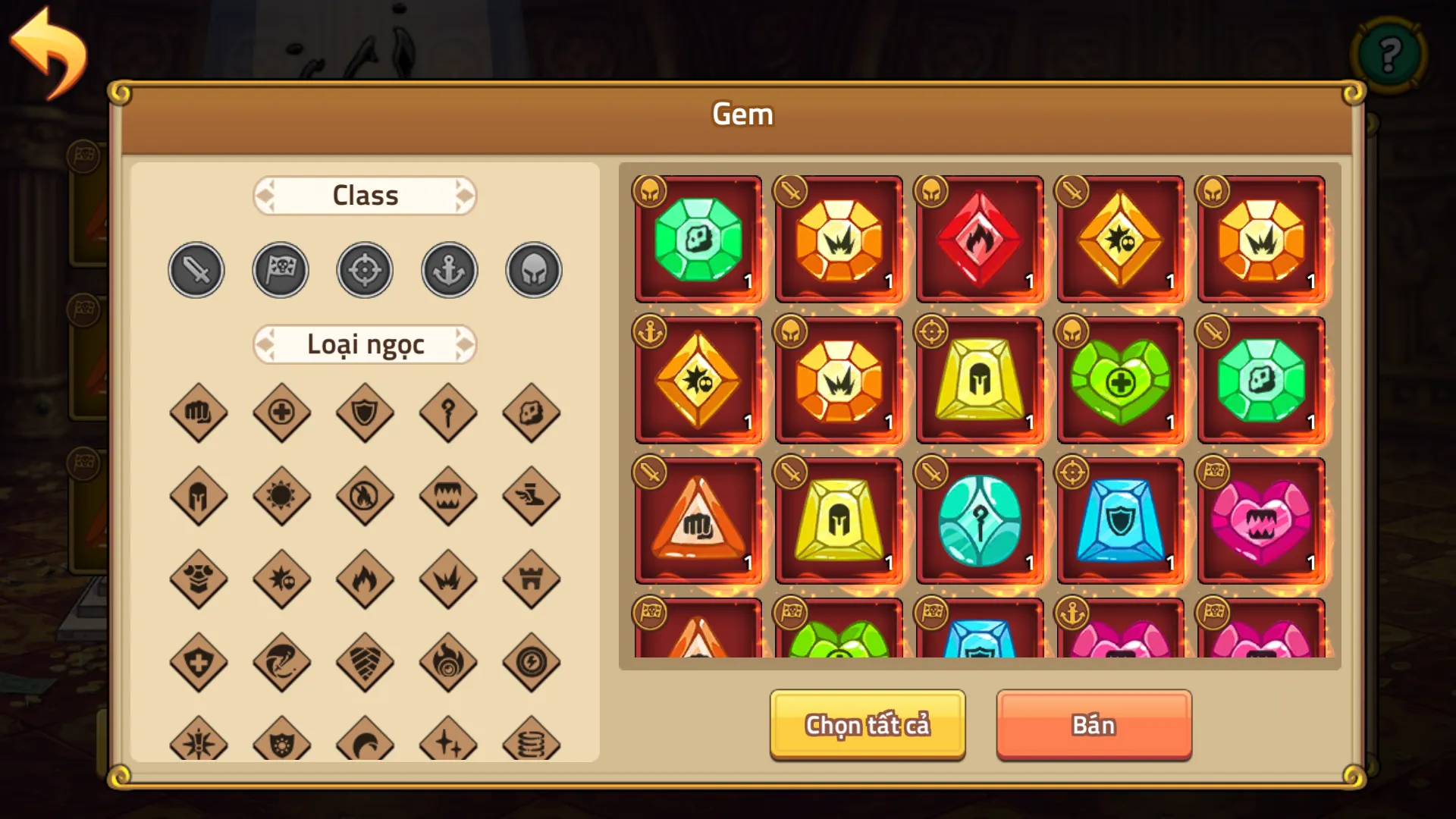
Task: Open the help panel with the question mark
Action: tap(1388, 55)
